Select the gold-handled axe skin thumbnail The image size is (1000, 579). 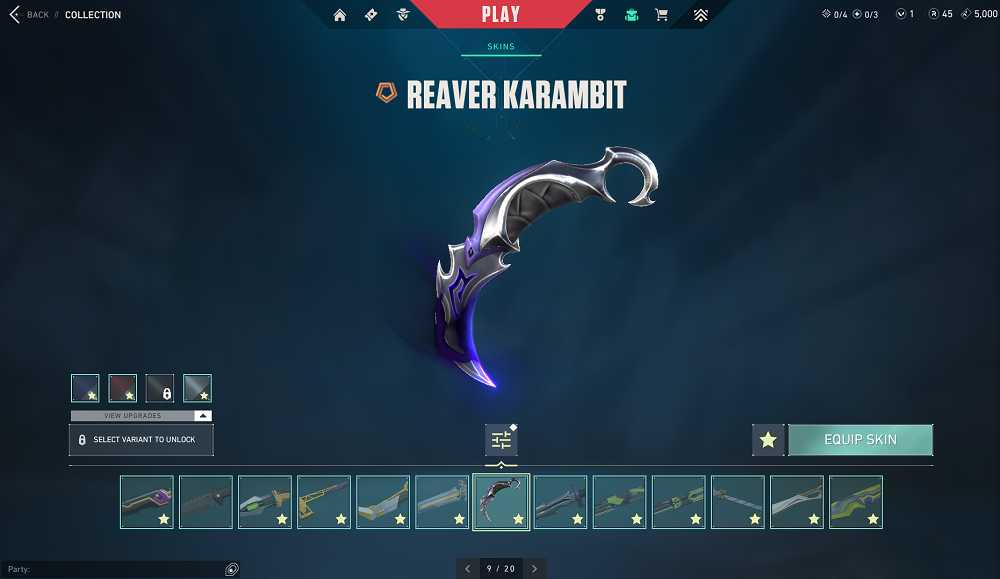click(x=324, y=502)
